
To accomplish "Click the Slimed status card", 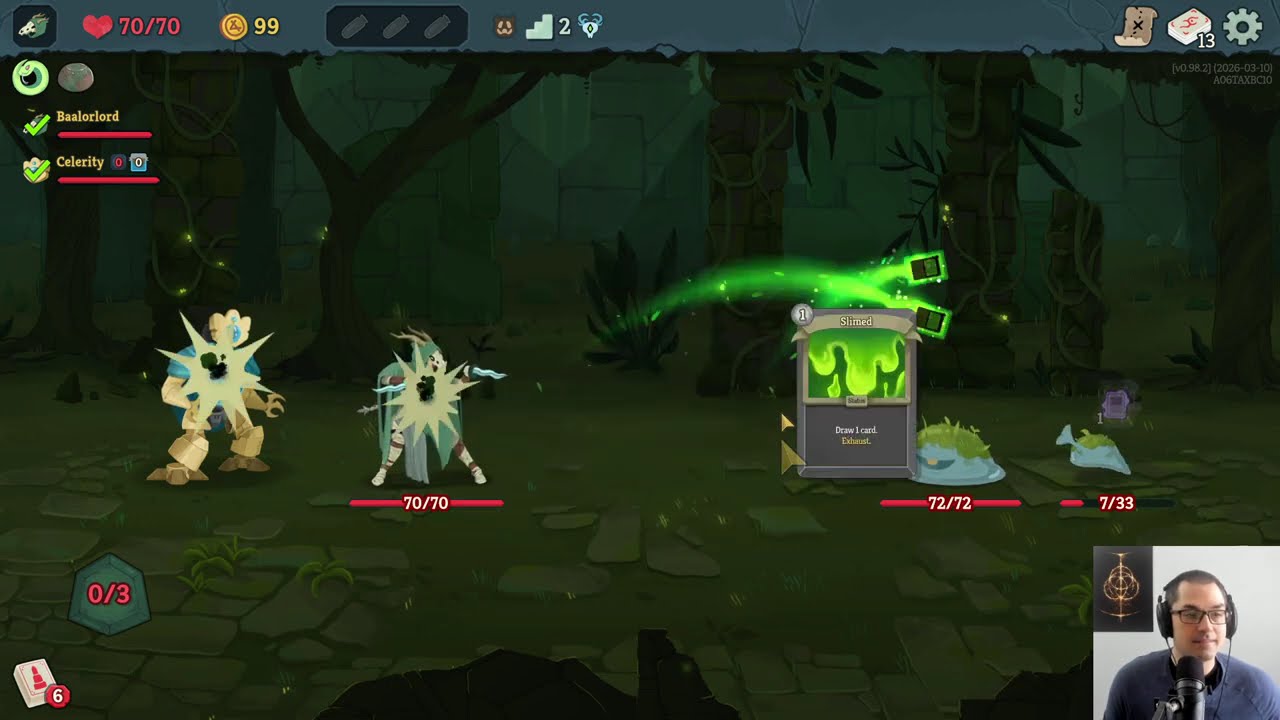I will pos(856,392).
